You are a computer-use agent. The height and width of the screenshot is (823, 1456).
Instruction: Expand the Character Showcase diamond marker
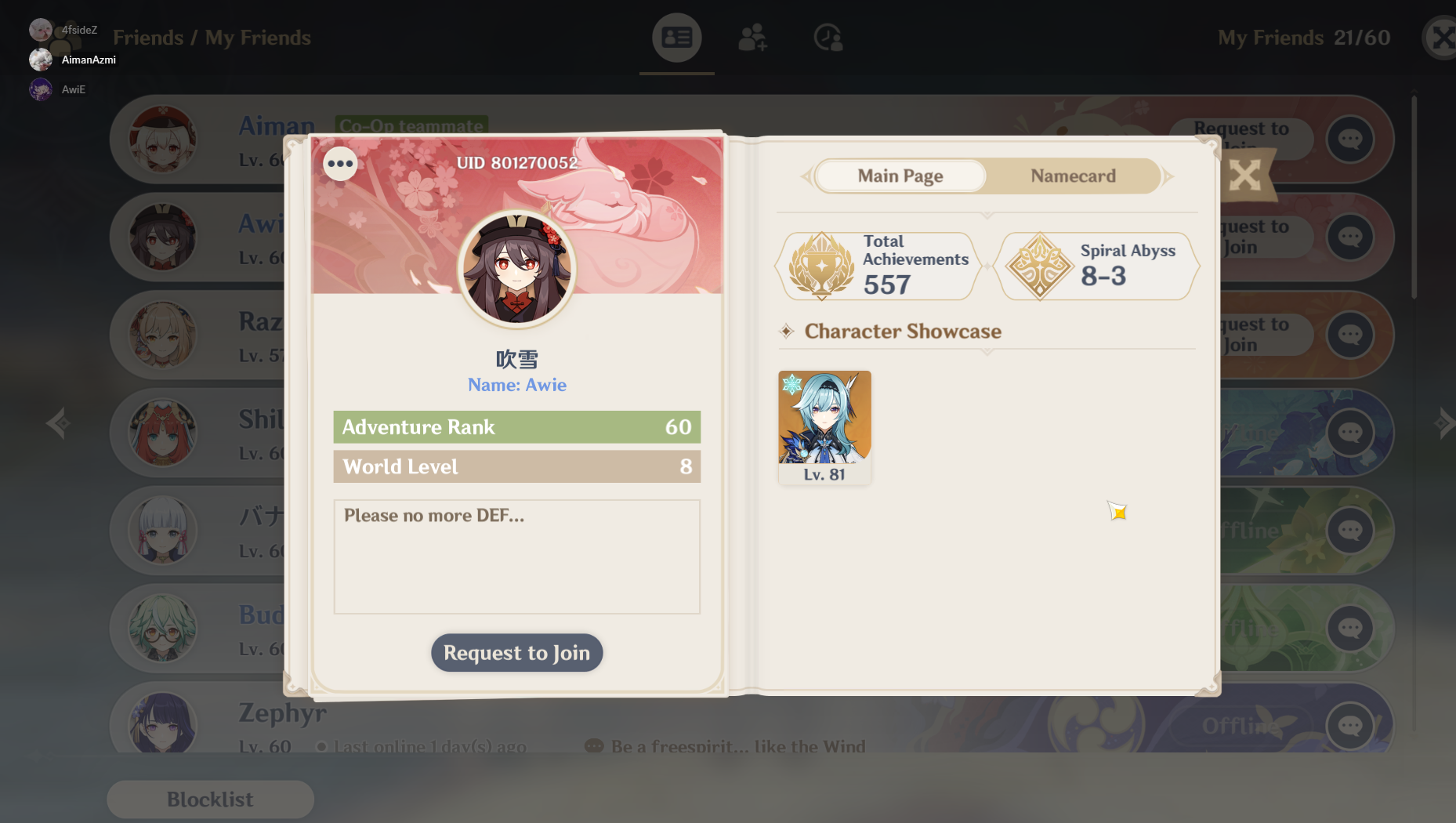787,332
